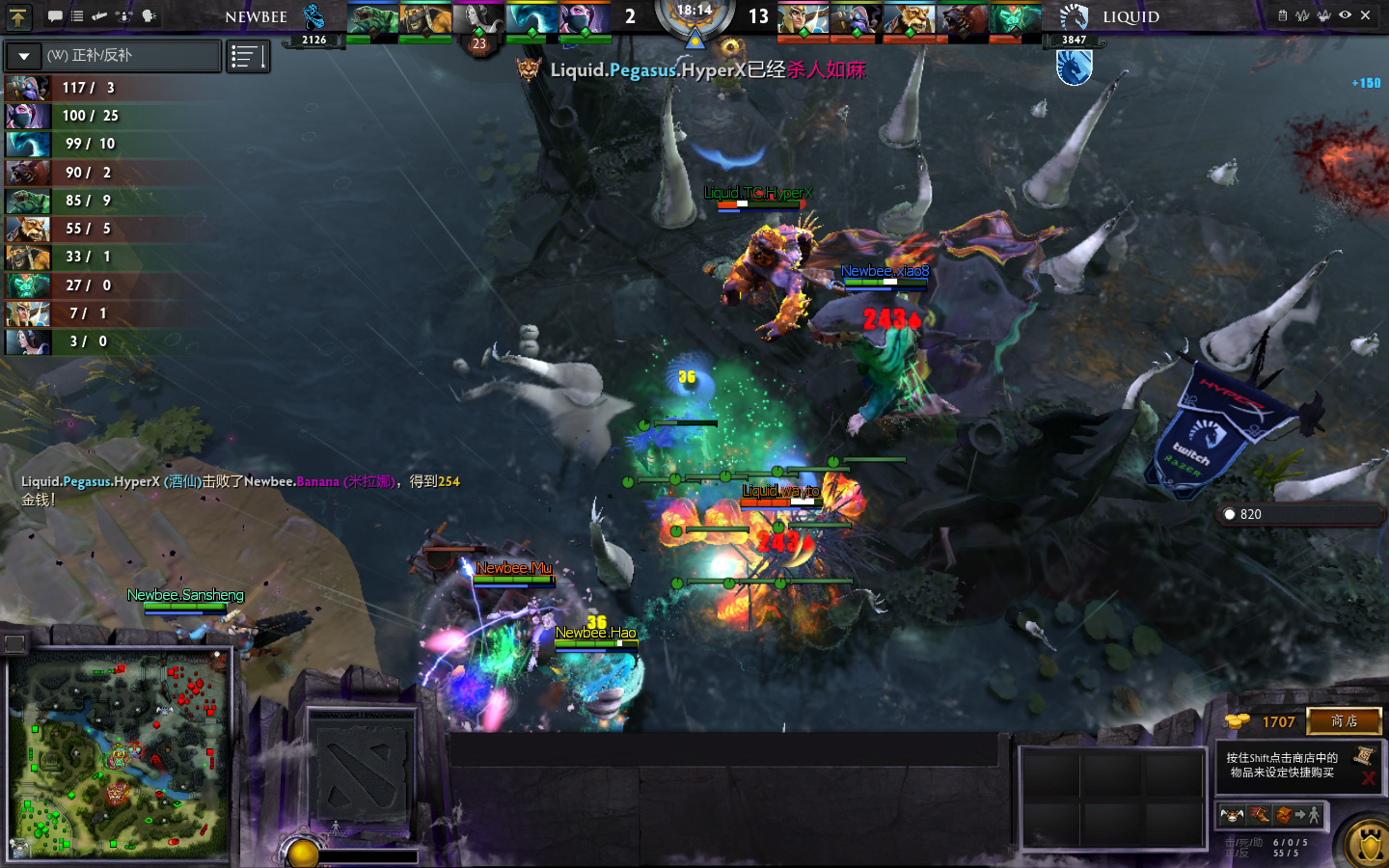1389x868 pixels.
Task: Close the spectator panel with the X
Action: tap(1365, 15)
